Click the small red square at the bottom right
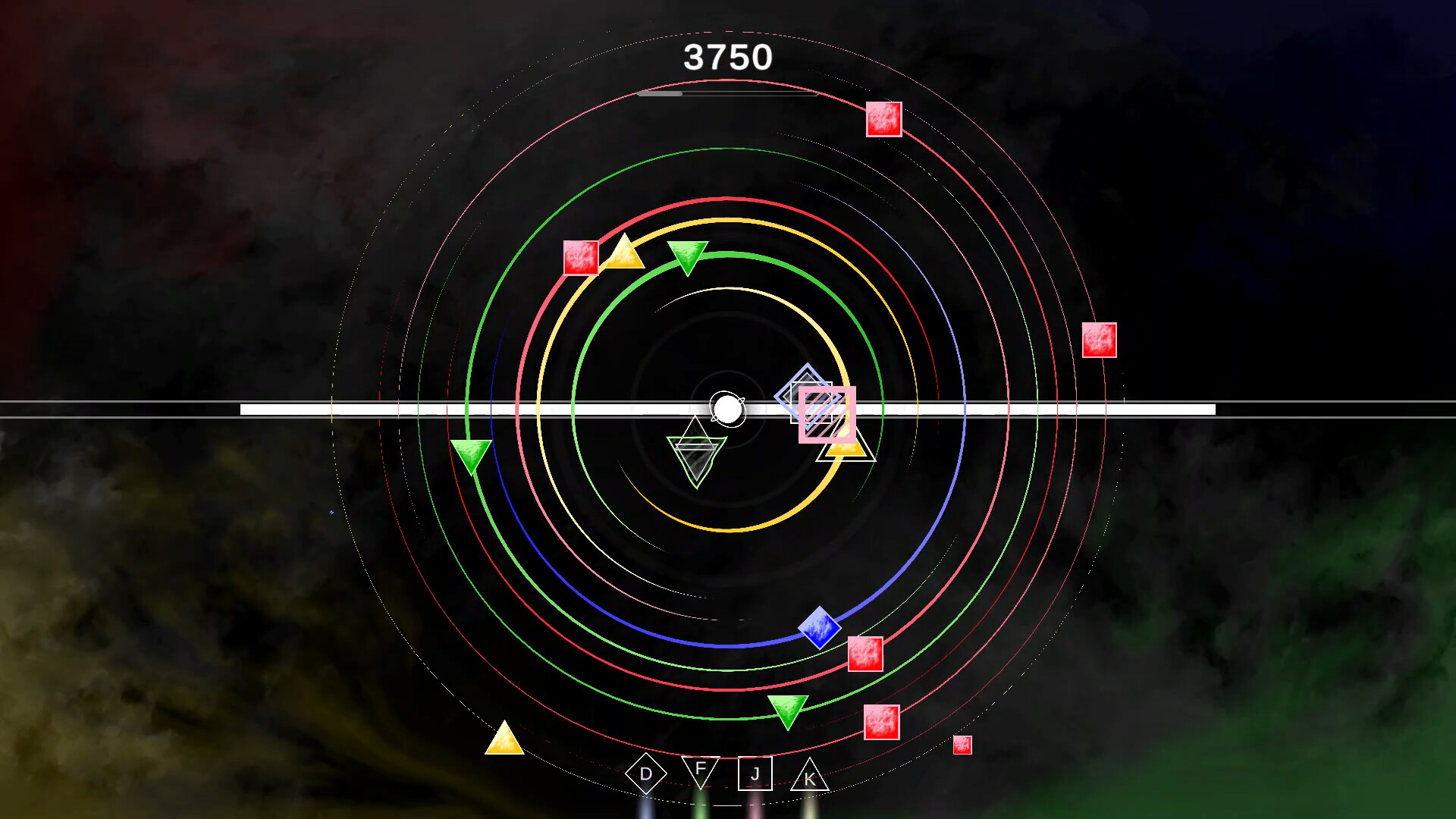This screenshot has height=819, width=1456. click(963, 746)
